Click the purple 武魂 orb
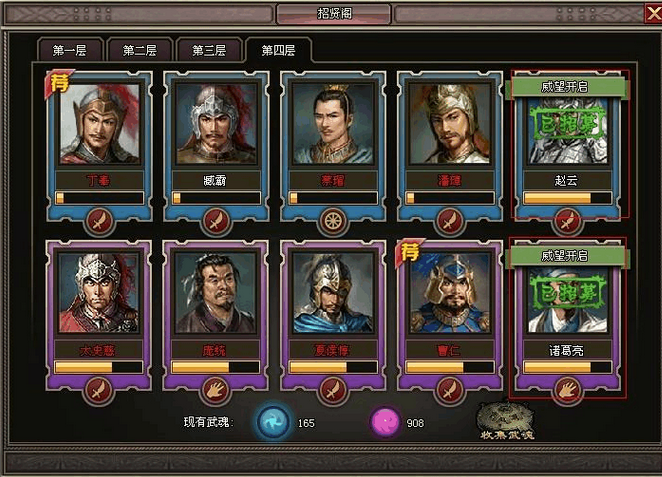 click(385, 422)
